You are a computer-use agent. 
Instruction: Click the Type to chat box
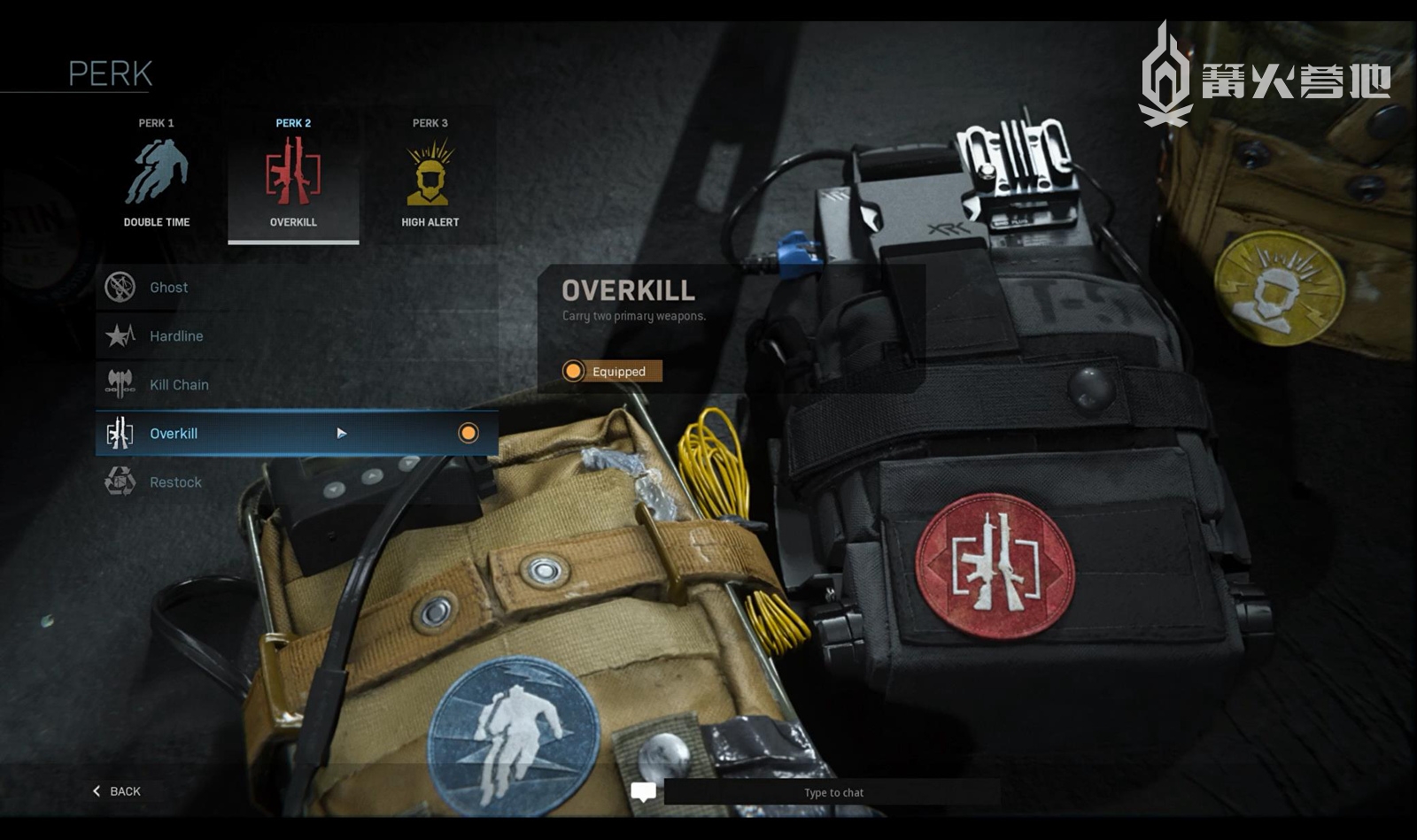click(832, 792)
